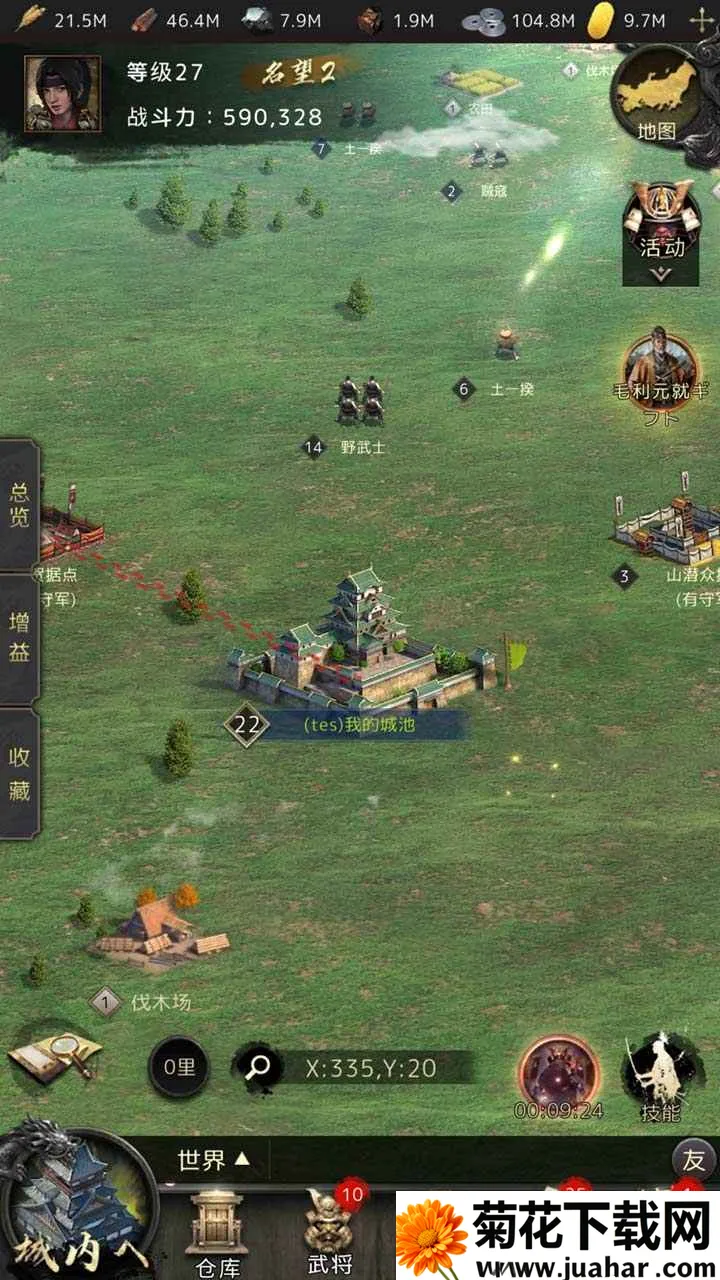Open the 活动 events menu
Screen dimensions: 720x1280
(661, 230)
